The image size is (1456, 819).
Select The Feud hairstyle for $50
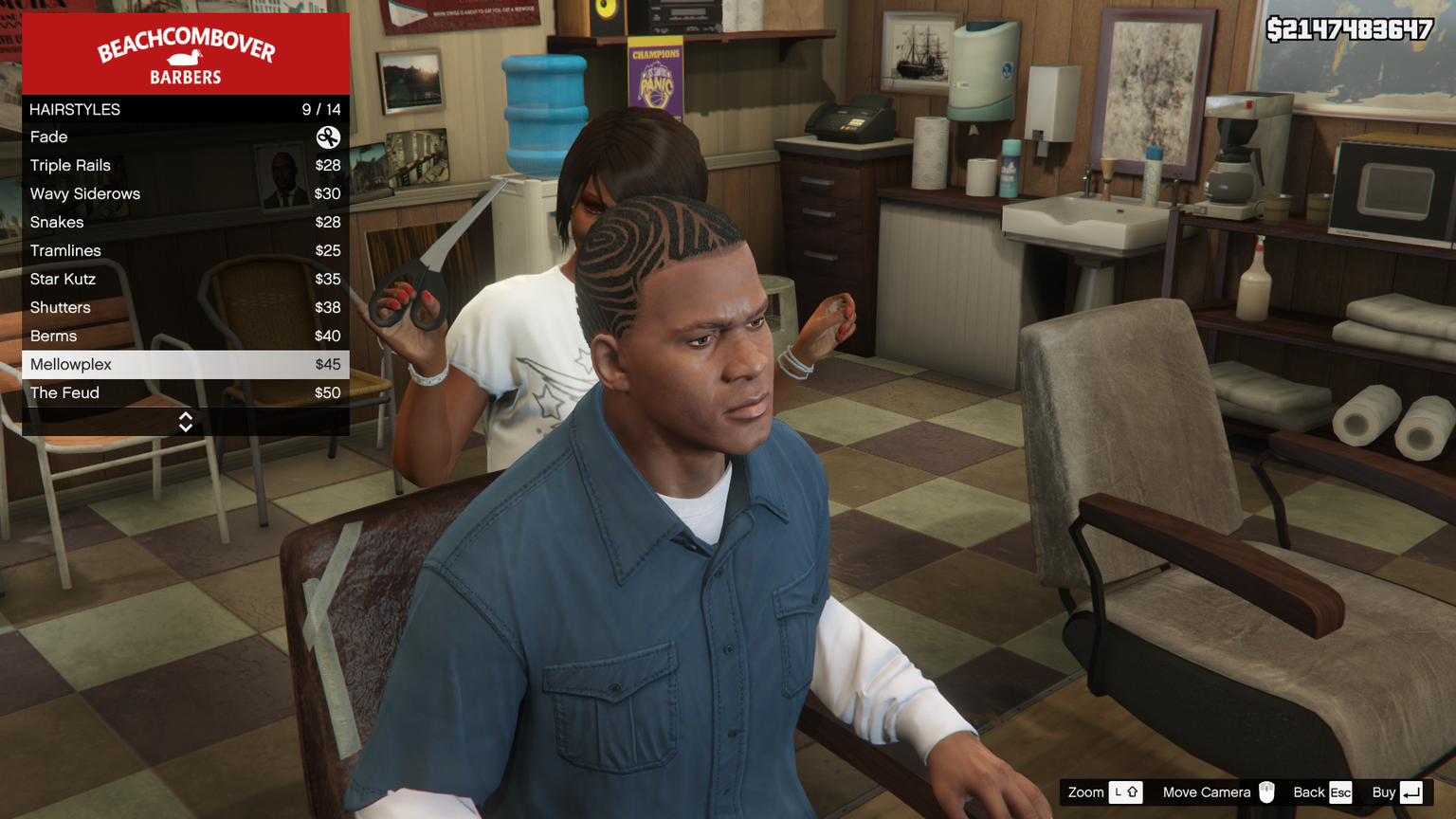185,393
